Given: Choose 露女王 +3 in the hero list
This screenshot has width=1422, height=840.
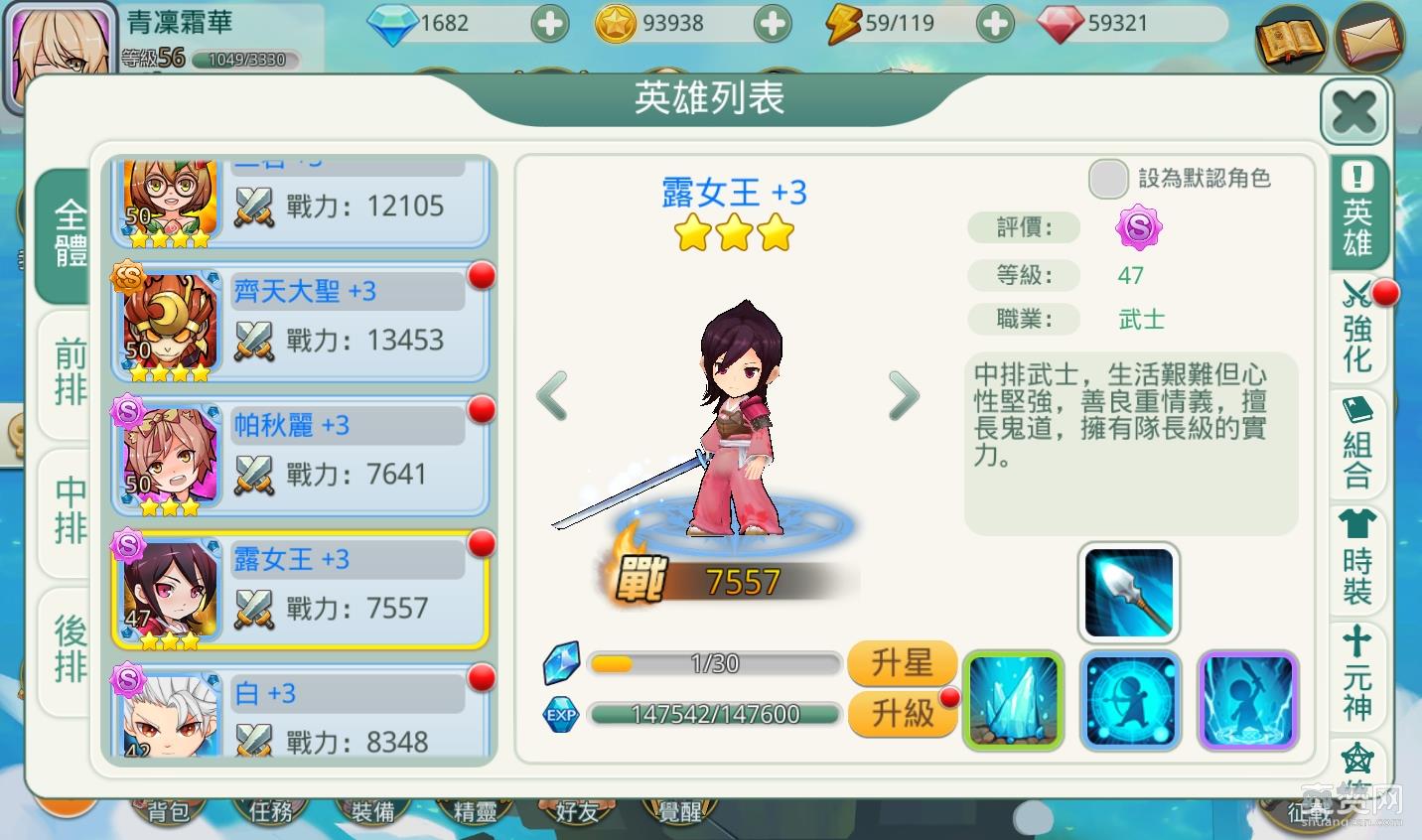Looking at the screenshot, I should click(301, 591).
